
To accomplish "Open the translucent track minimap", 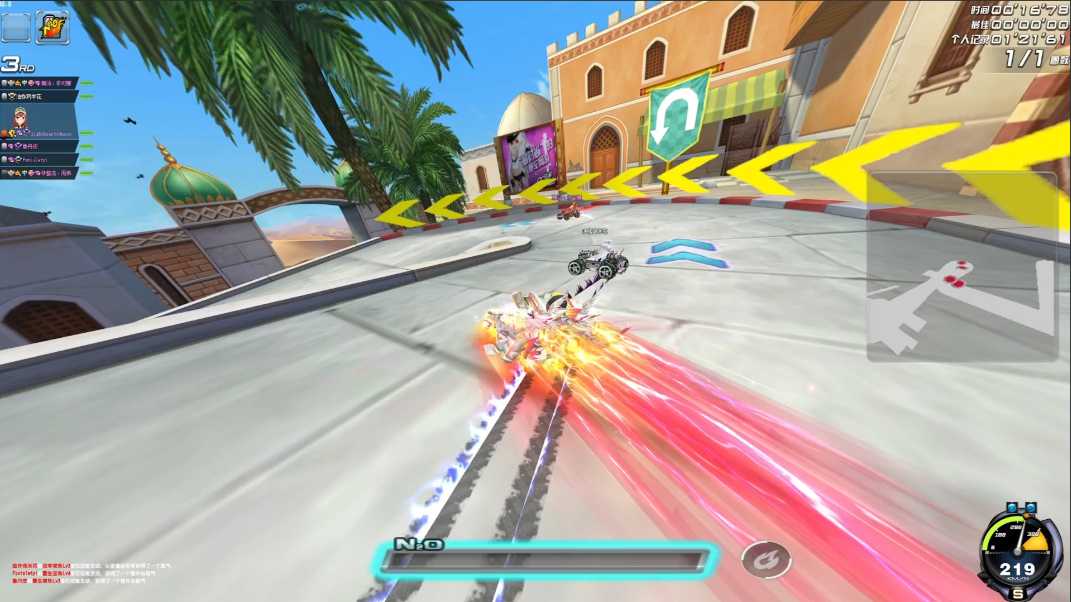I will pos(961,267).
